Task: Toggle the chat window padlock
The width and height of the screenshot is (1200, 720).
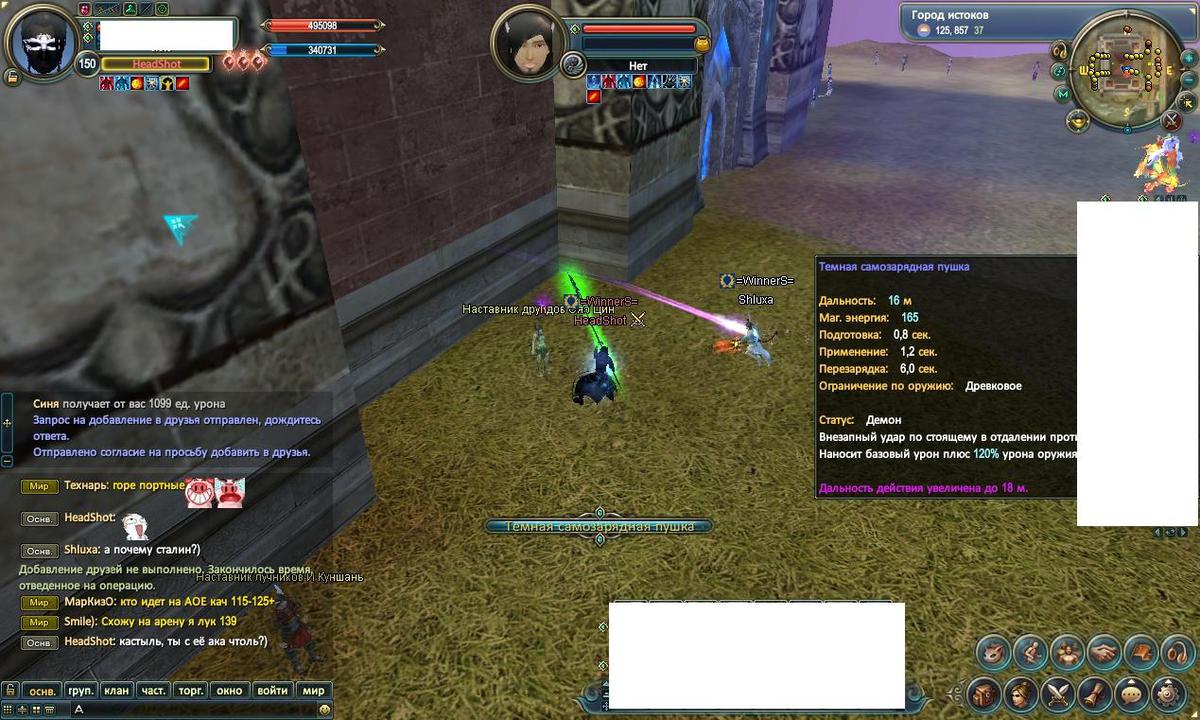Action: coord(9,690)
